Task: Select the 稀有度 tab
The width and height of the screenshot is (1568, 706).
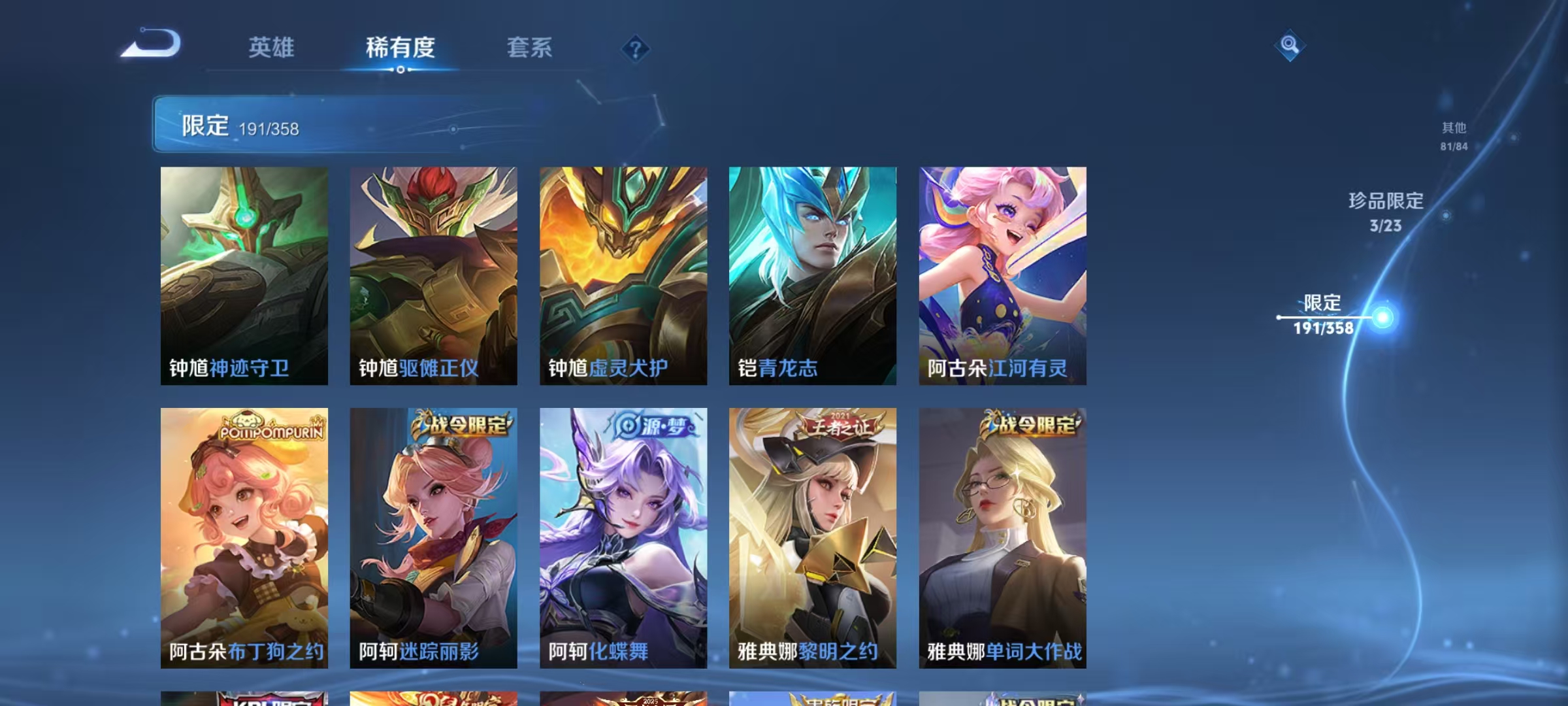Action: [x=400, y=47]
